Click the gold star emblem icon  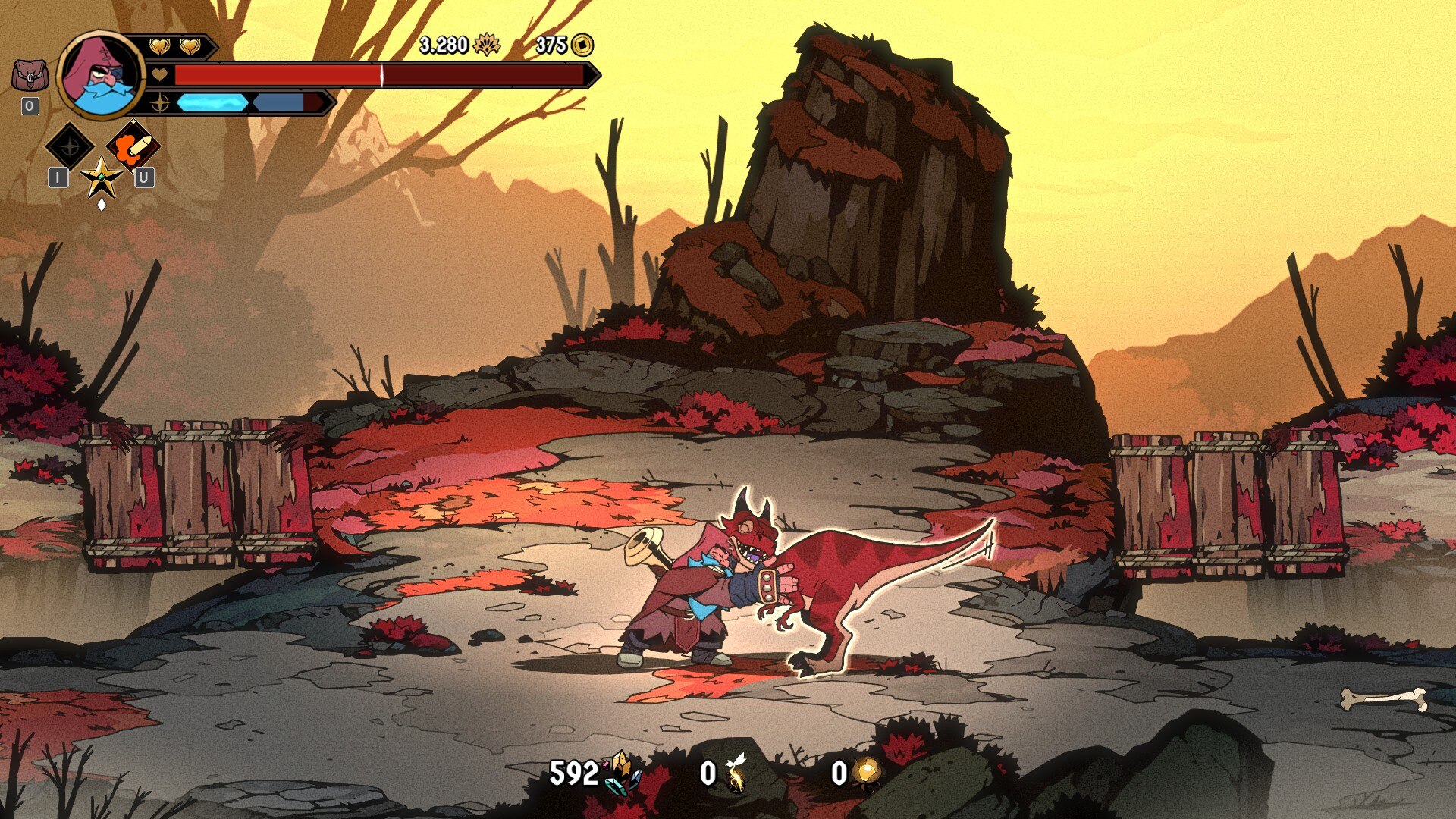tap(101, 177)
